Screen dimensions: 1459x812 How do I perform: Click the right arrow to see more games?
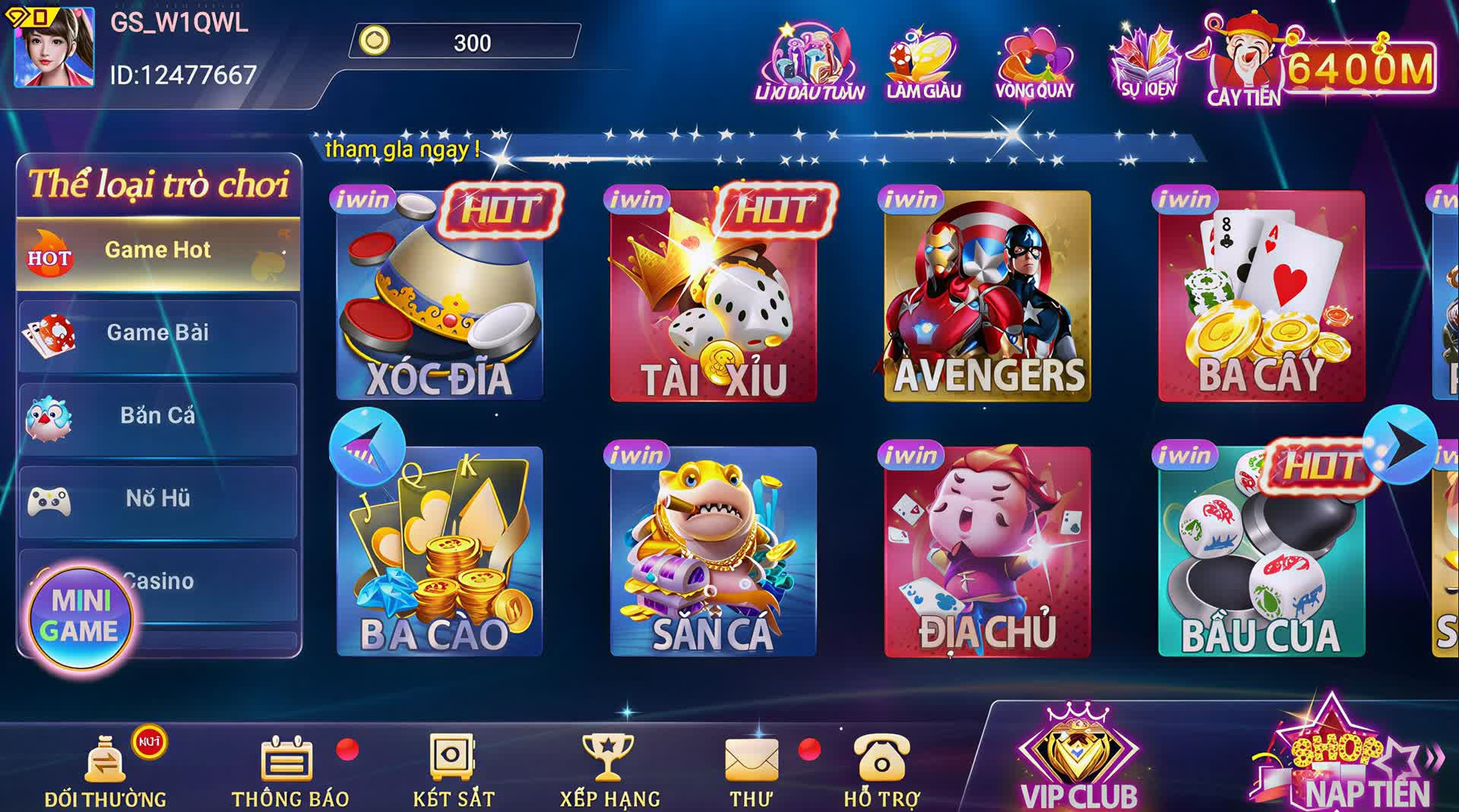(1400, 446)
